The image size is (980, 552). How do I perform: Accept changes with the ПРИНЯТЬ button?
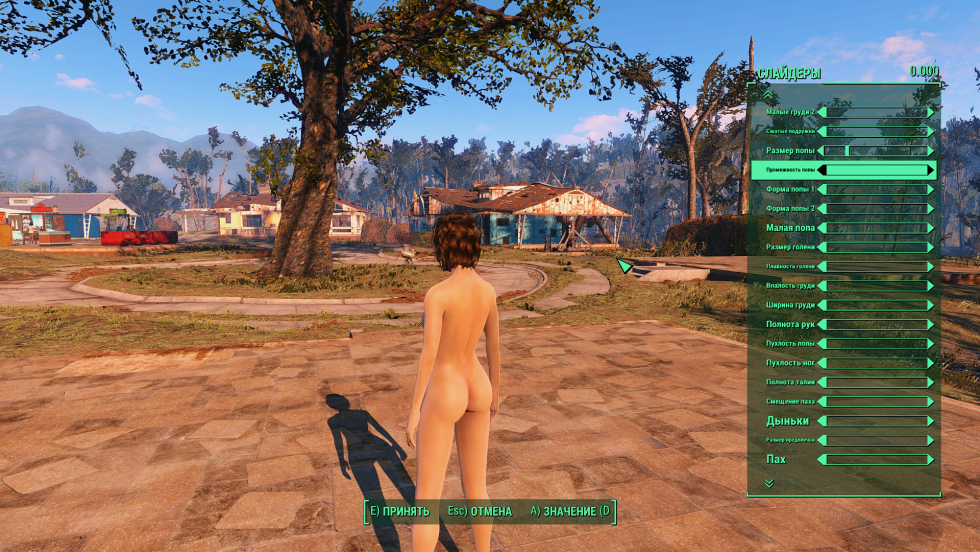399,512
